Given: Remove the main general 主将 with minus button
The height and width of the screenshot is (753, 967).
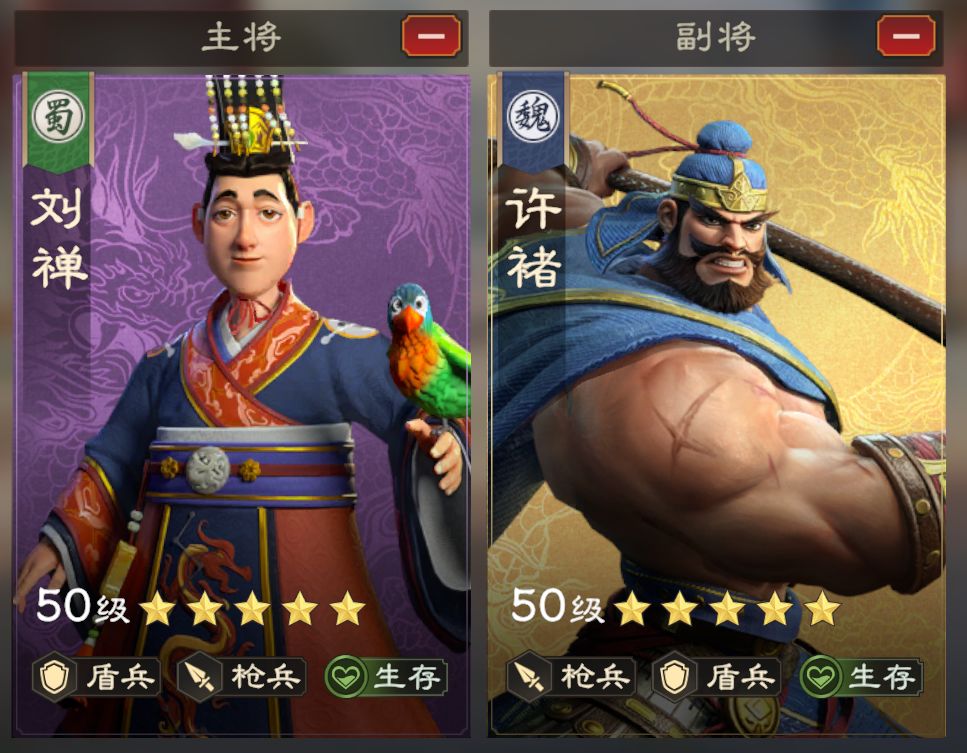Looking at the screenshot, I should pyautogui.click(x=431, y=37).
